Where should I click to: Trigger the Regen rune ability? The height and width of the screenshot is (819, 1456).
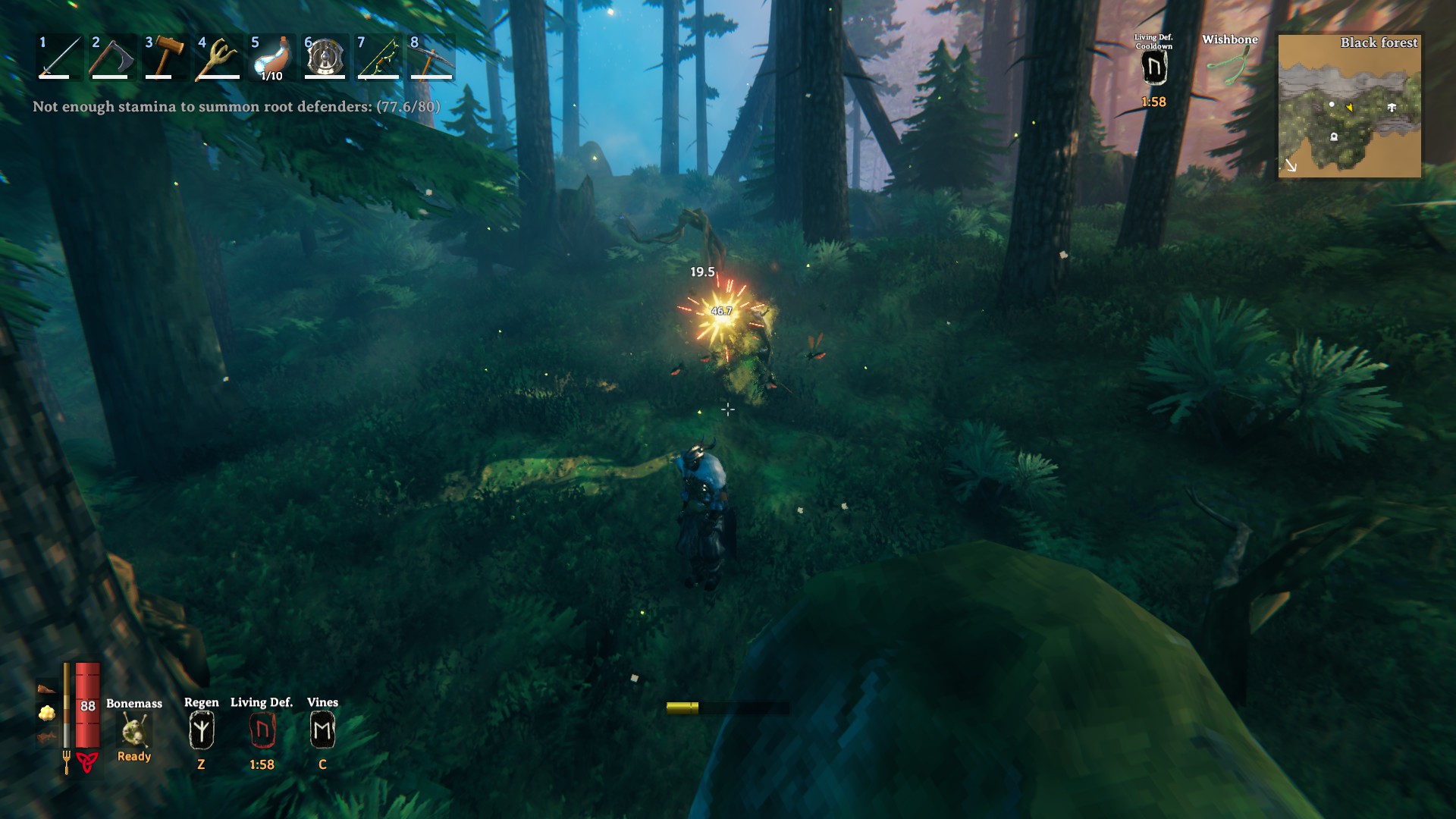click(201, 730)
